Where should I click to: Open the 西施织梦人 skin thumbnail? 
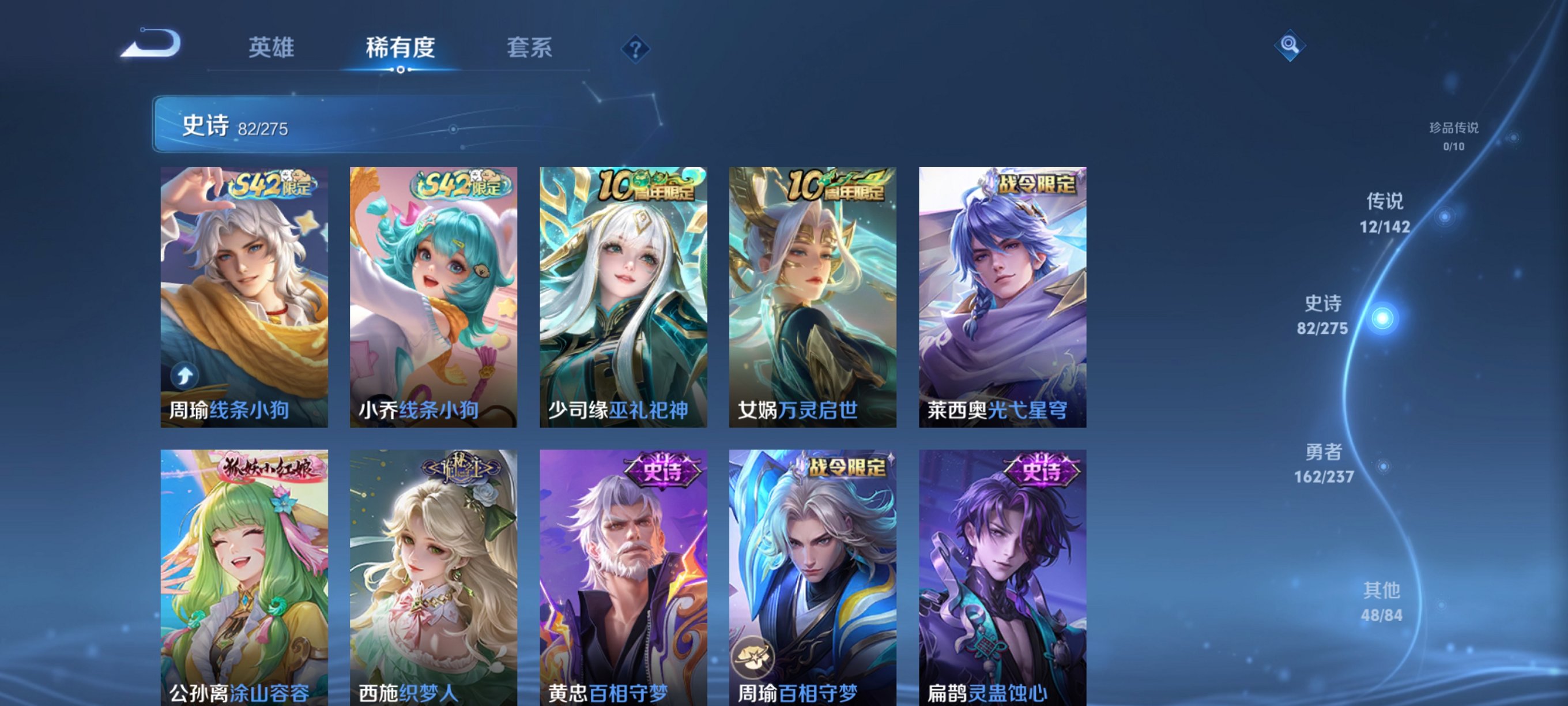pos(433,573)
